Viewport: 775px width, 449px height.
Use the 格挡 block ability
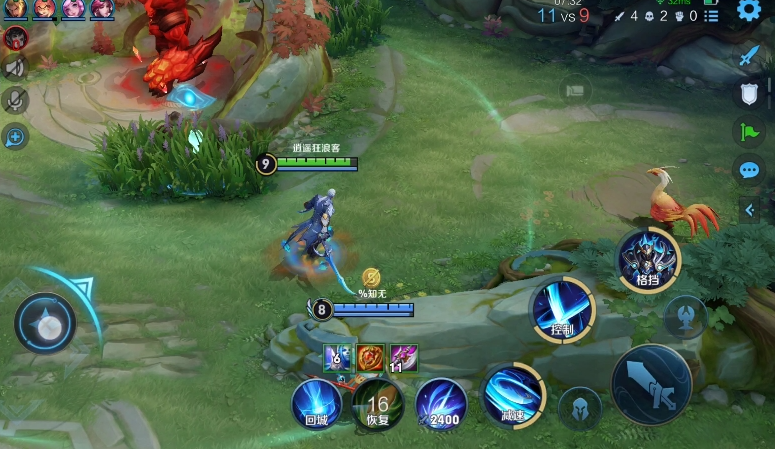click(x=648, y=259)
